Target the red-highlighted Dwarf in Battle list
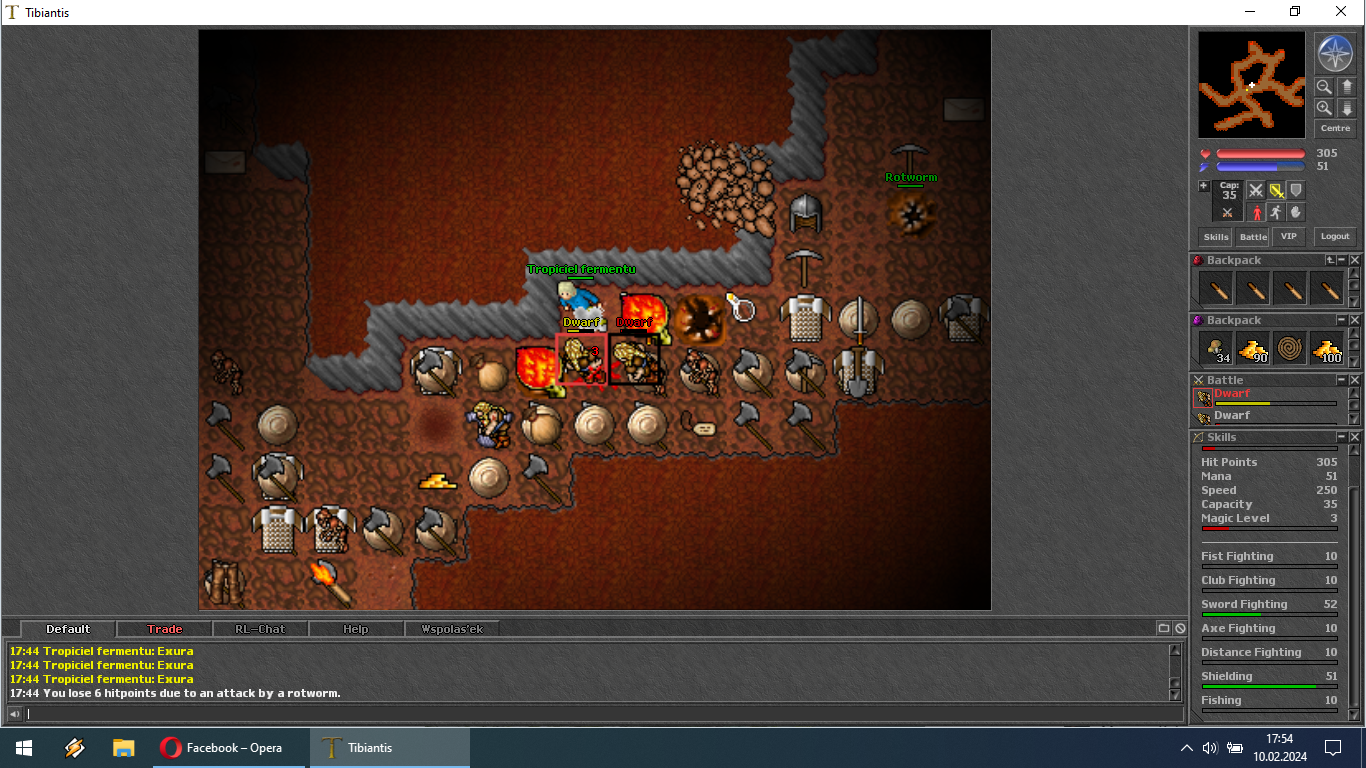This screenshot has width=1366, height=768. pos(1232,394)
